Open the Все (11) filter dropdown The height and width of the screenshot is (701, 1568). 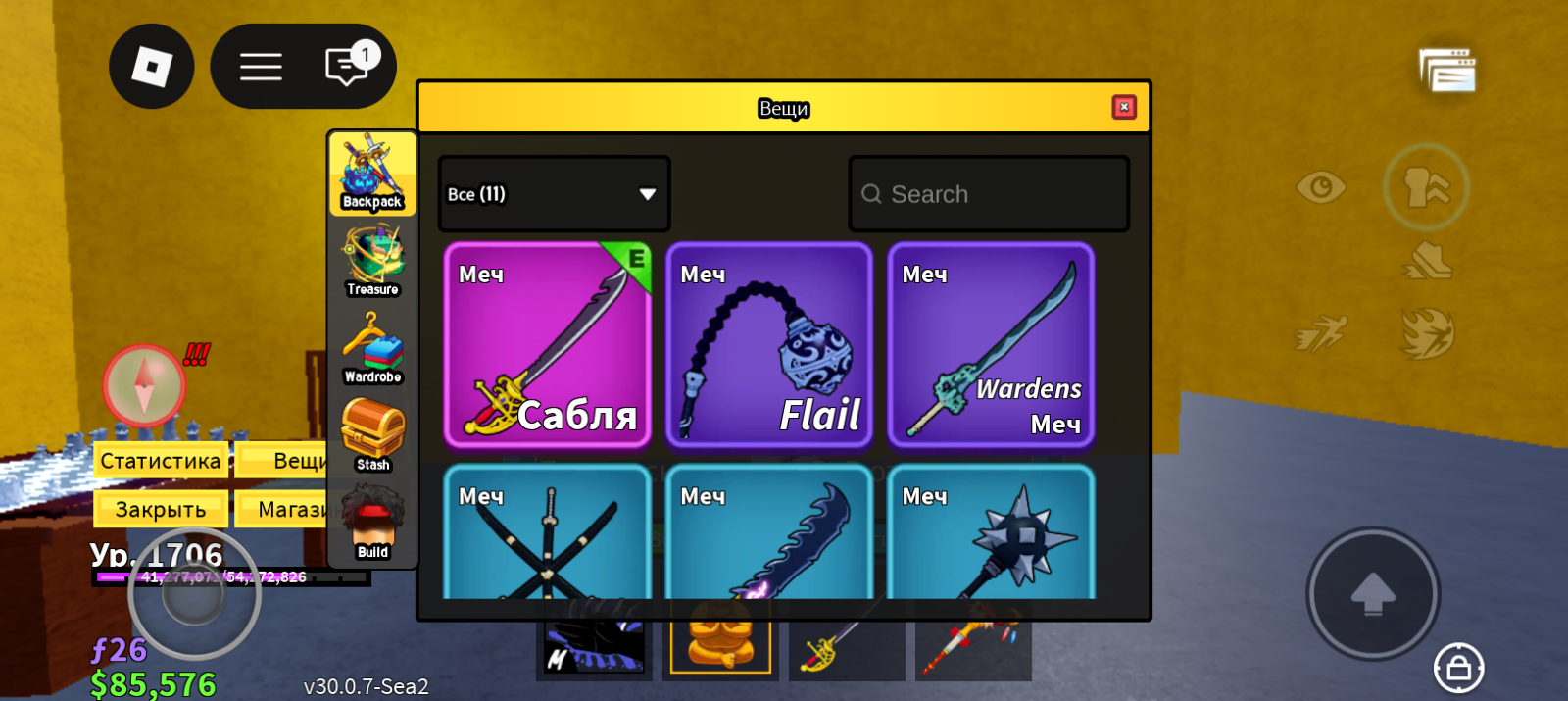[x=554, y=194]
